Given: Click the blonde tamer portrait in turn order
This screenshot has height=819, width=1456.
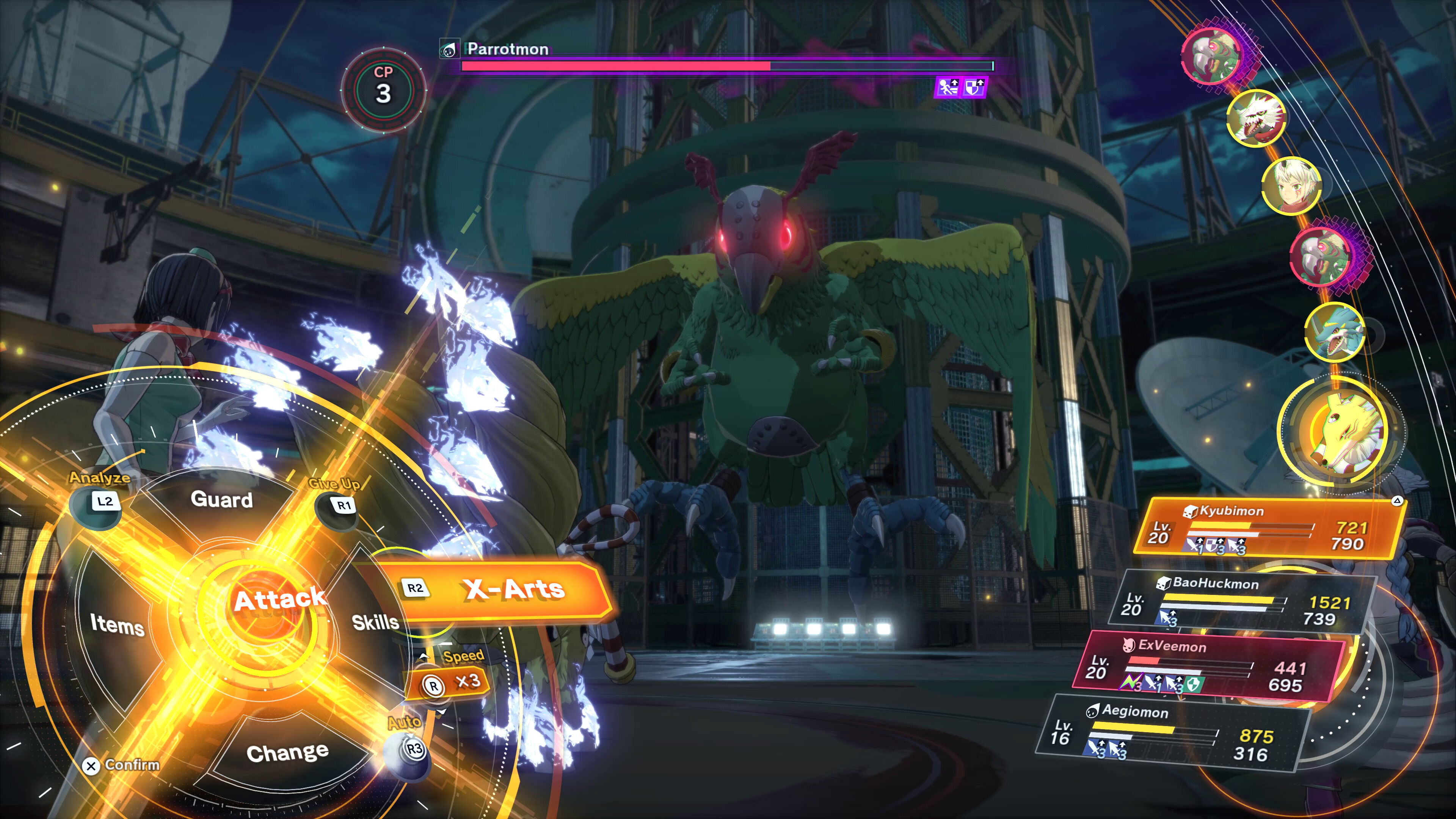Looking at the screenshot, I should tap(1290, 186).
